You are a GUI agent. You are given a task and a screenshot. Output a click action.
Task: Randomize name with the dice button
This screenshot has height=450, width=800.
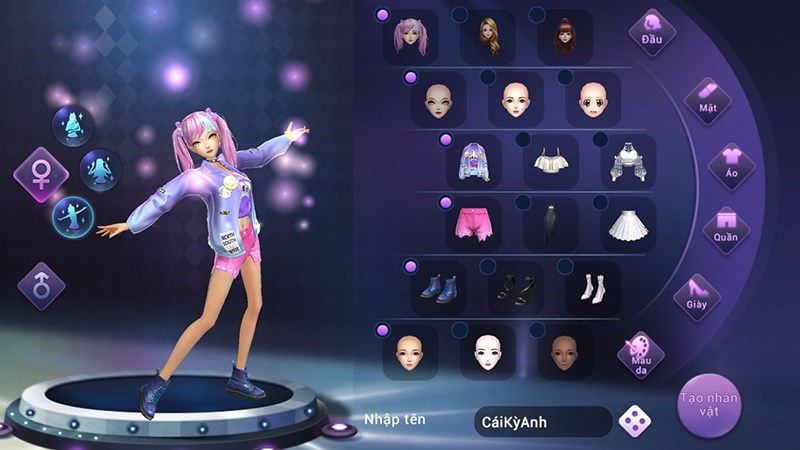pyautogui.click(x=633, y=420)
